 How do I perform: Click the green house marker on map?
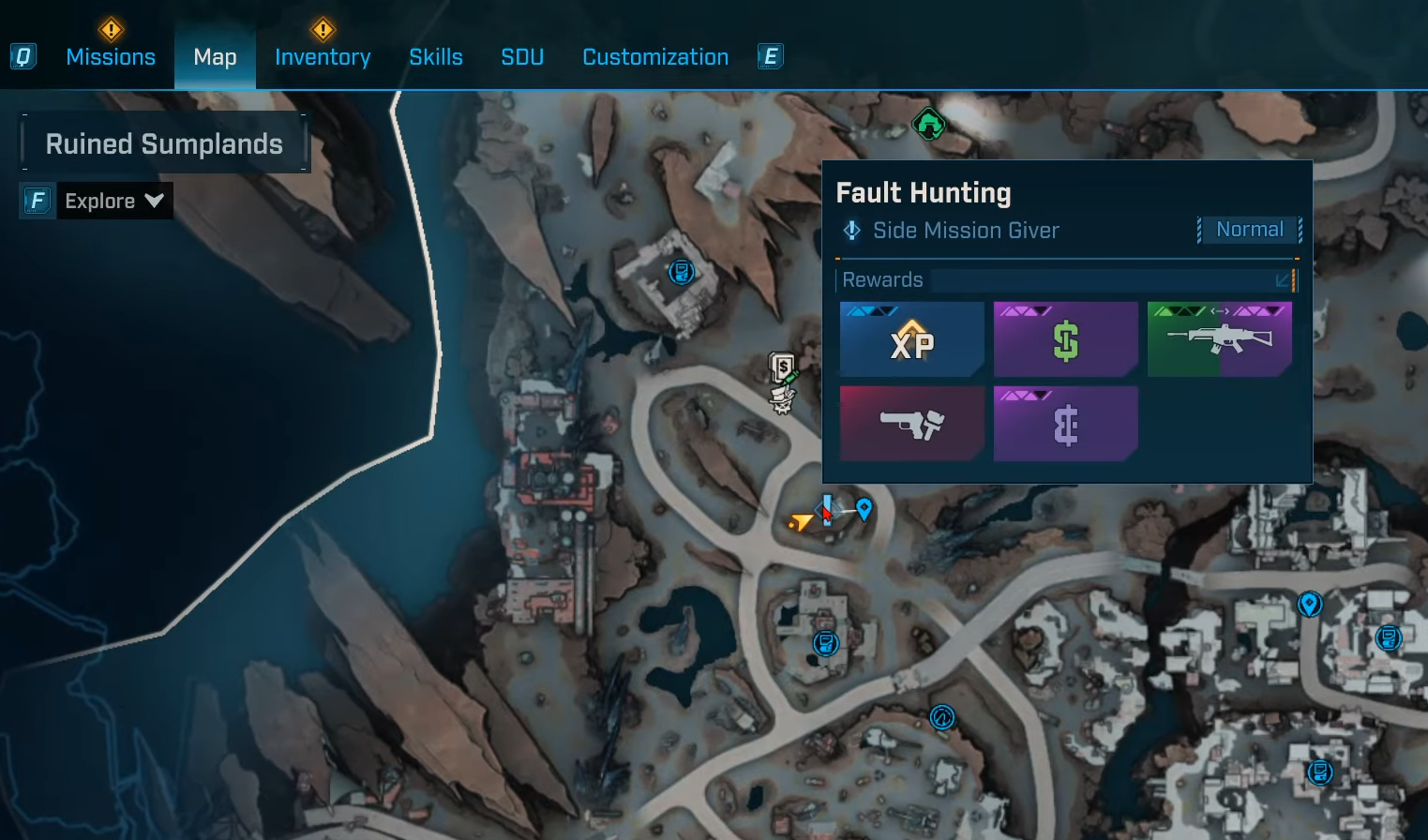pos(928,123)
